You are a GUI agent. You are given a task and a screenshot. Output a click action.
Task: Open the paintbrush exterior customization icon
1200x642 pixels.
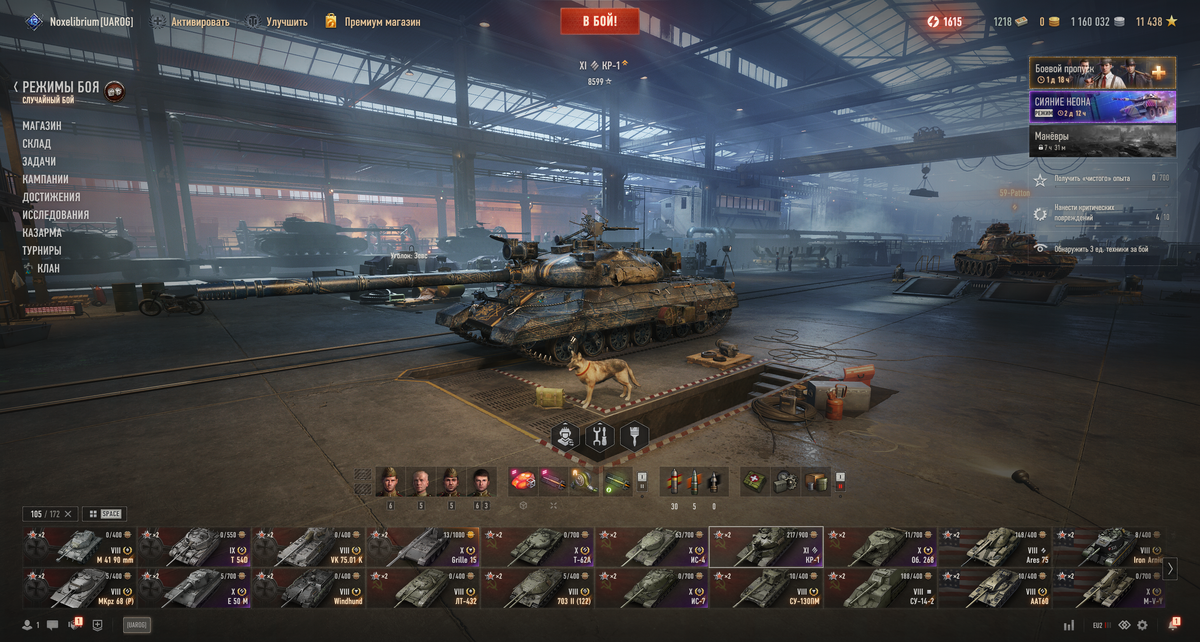[634, 436]
